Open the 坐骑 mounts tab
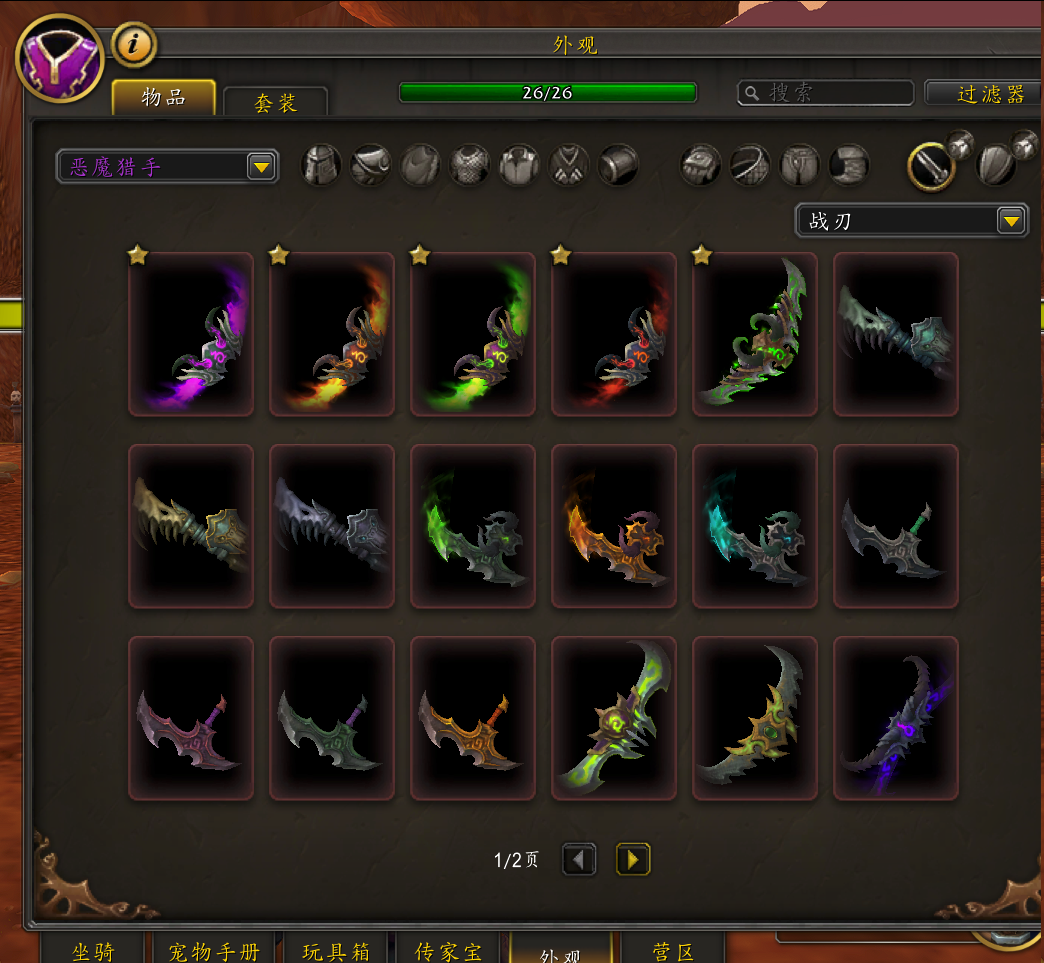Screen dimensions: 1044x963 pos(95,949)
